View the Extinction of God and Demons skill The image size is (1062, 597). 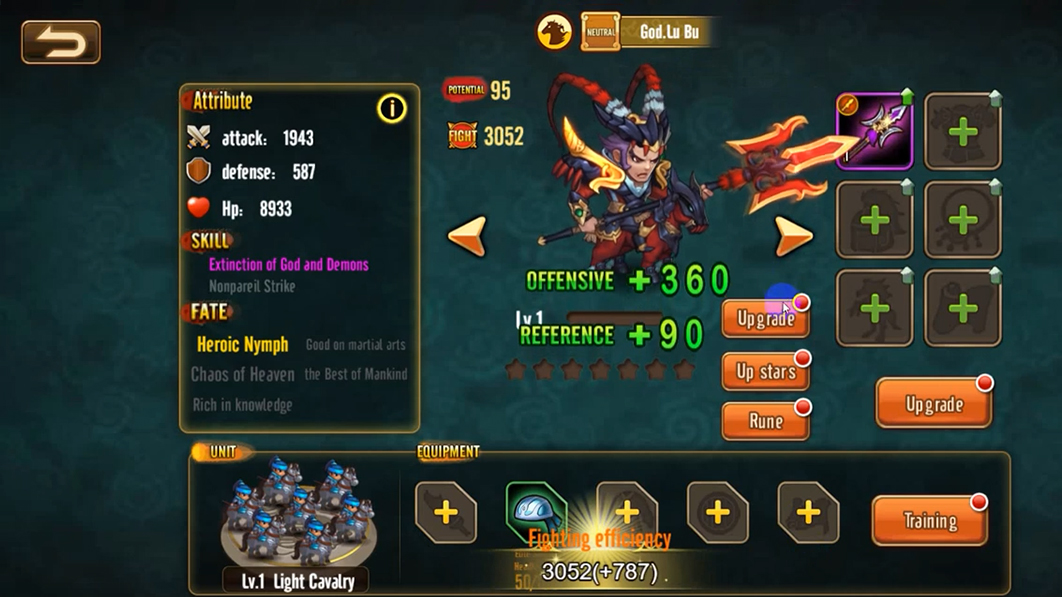[x=288, y=265]
